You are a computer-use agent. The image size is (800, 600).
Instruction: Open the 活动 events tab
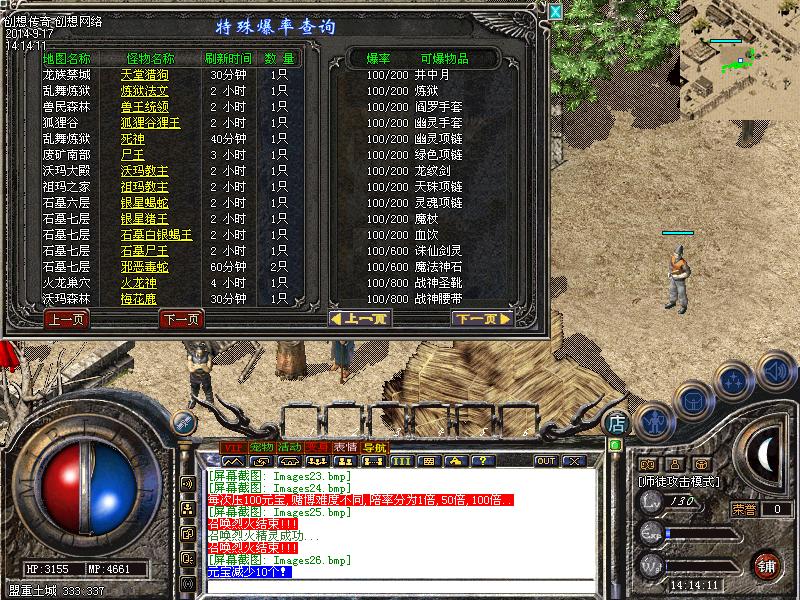[290, 446]
